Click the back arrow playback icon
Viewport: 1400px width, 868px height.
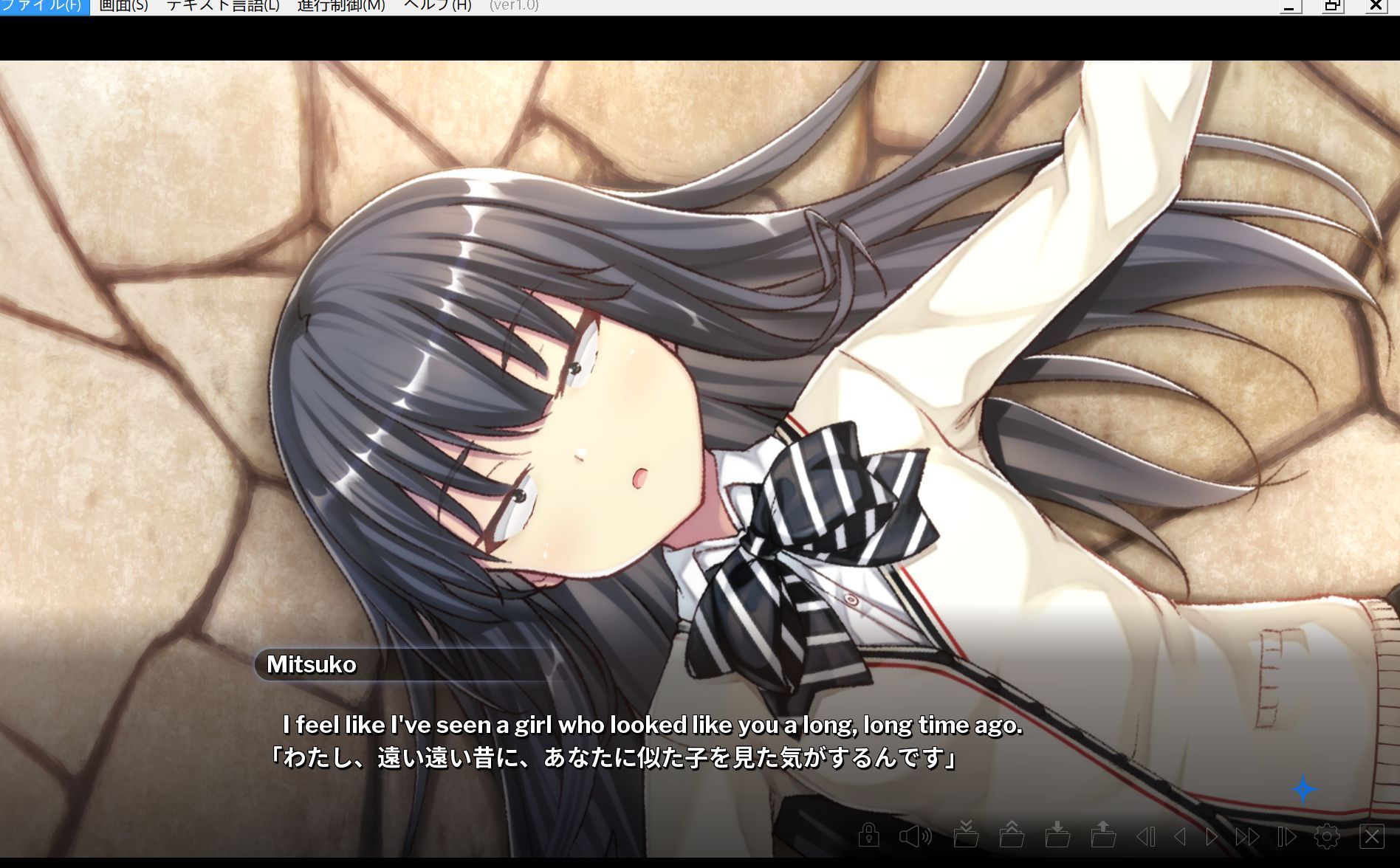click(x=1180, y=836)
